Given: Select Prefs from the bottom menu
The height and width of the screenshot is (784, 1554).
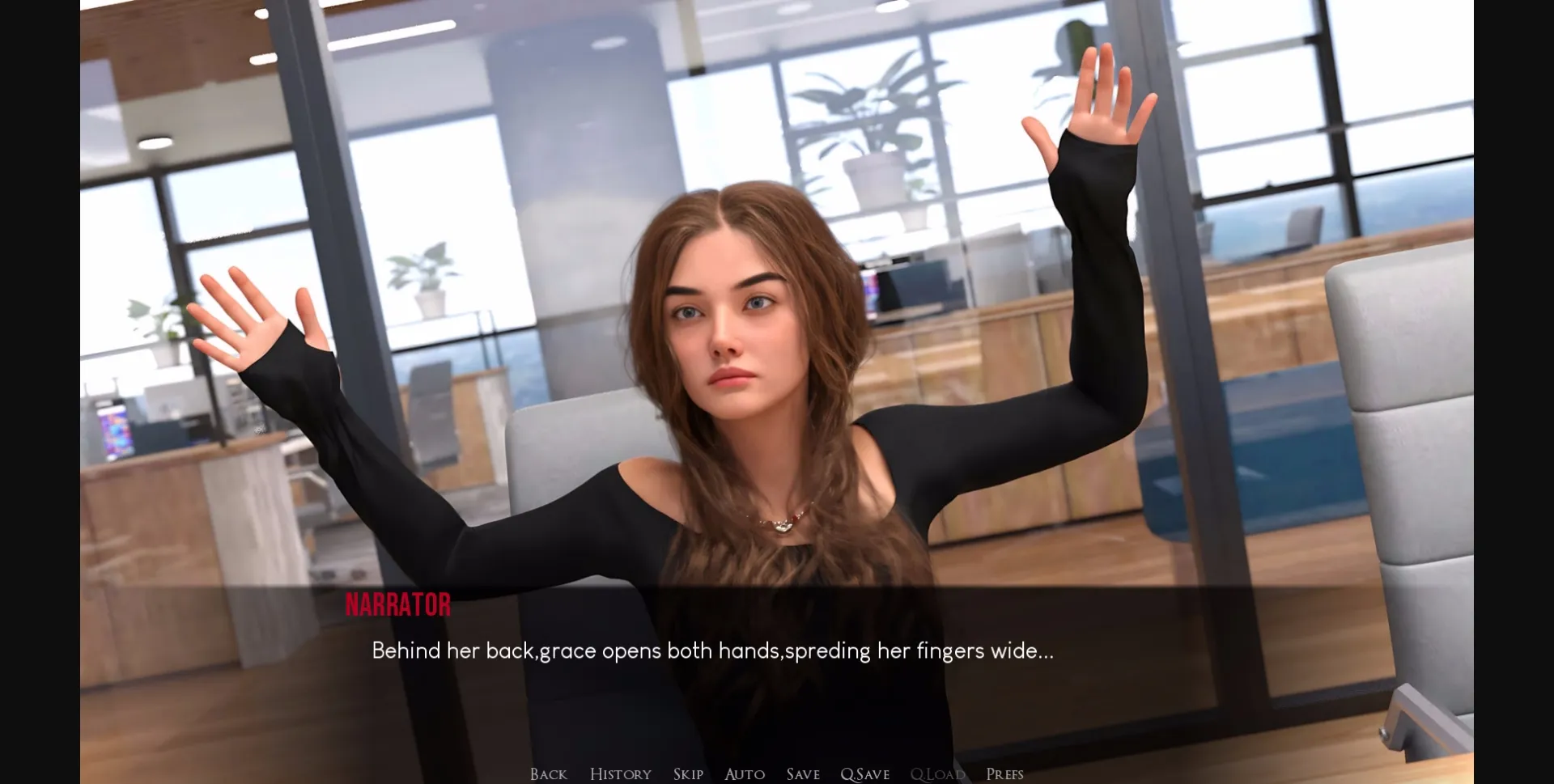Looking at the screenshot, I should (1005, 773).
